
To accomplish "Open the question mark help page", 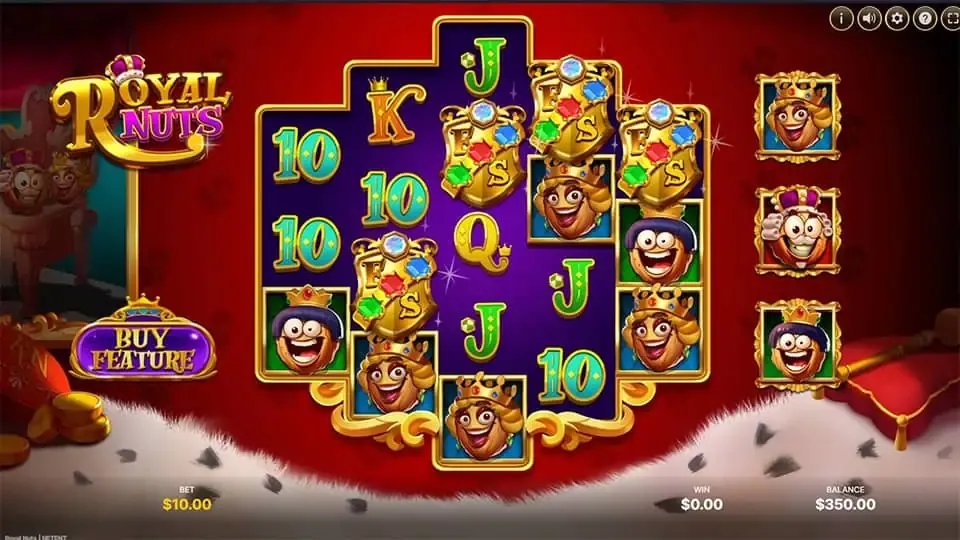I will 925,17.
